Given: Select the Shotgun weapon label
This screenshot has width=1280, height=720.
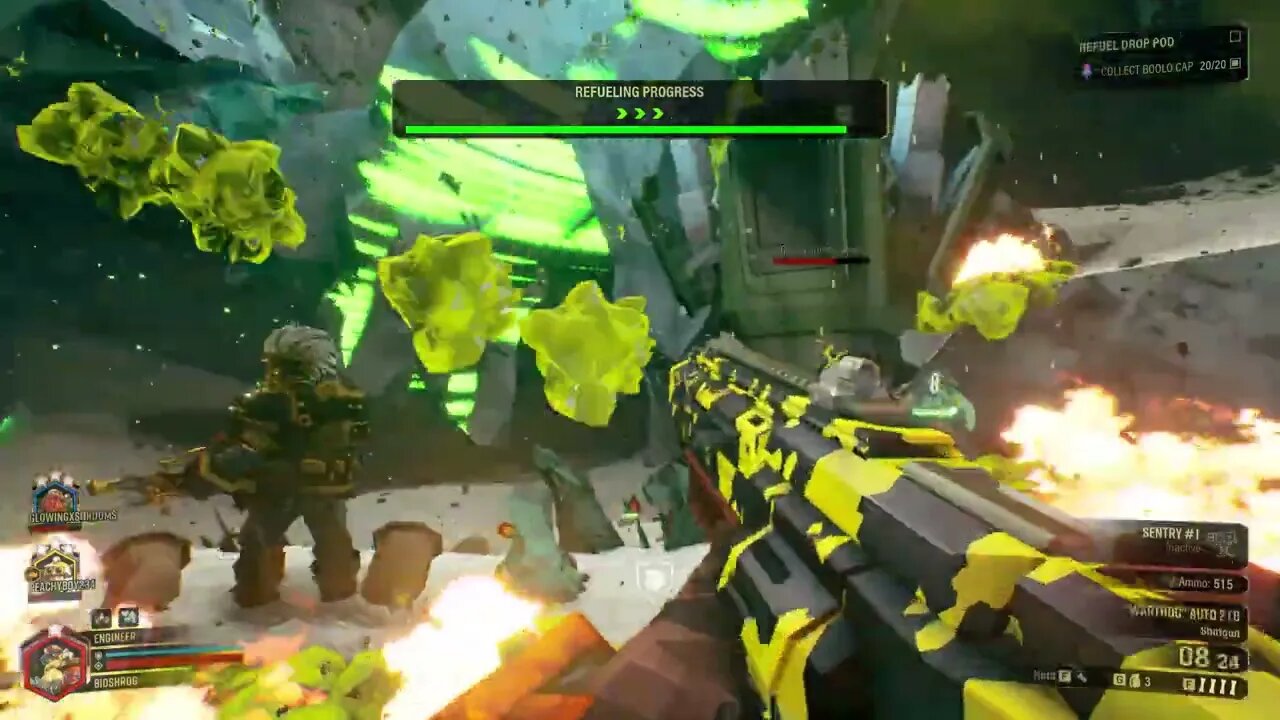Looking at the screenshot, I should [1220, 631].
